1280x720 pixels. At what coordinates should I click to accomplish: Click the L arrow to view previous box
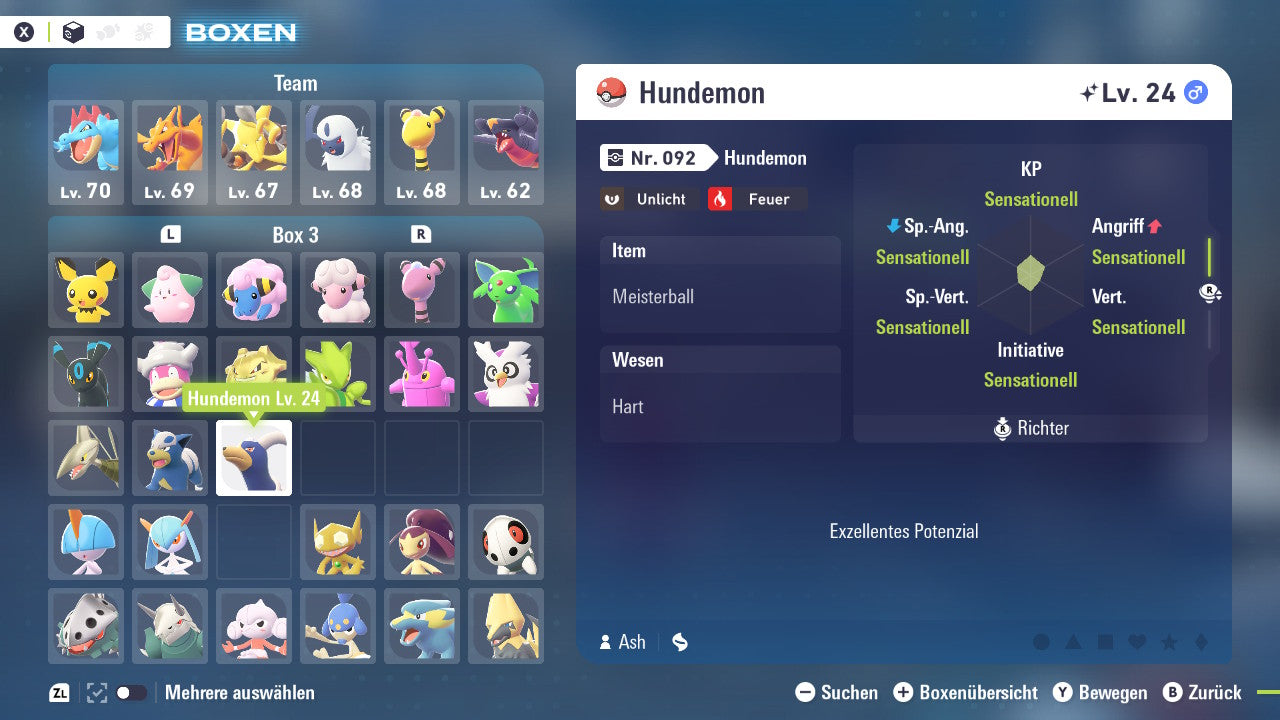[170, 235]
